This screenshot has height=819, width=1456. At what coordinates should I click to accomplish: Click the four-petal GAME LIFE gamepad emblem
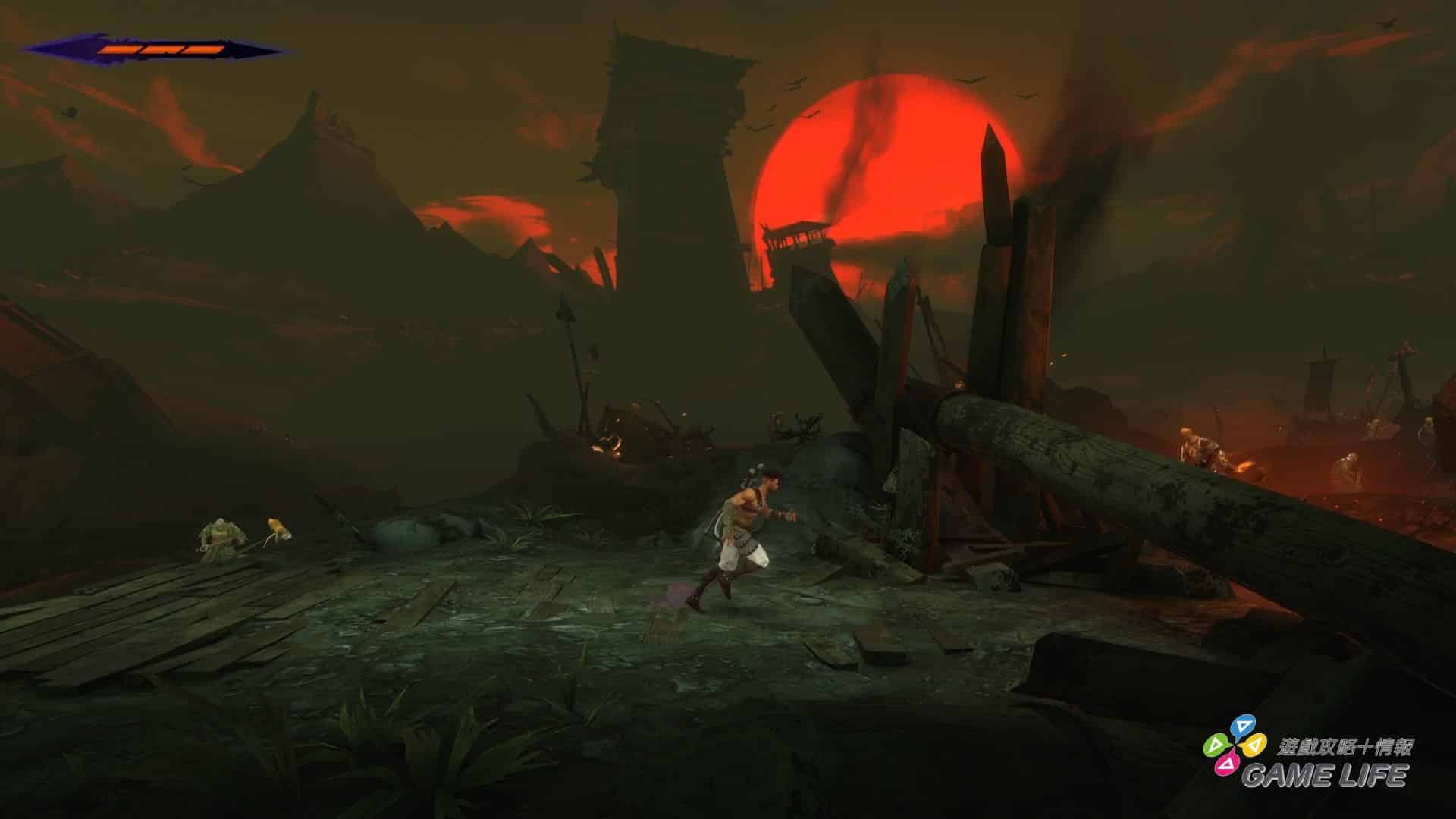pos(1235,746)
